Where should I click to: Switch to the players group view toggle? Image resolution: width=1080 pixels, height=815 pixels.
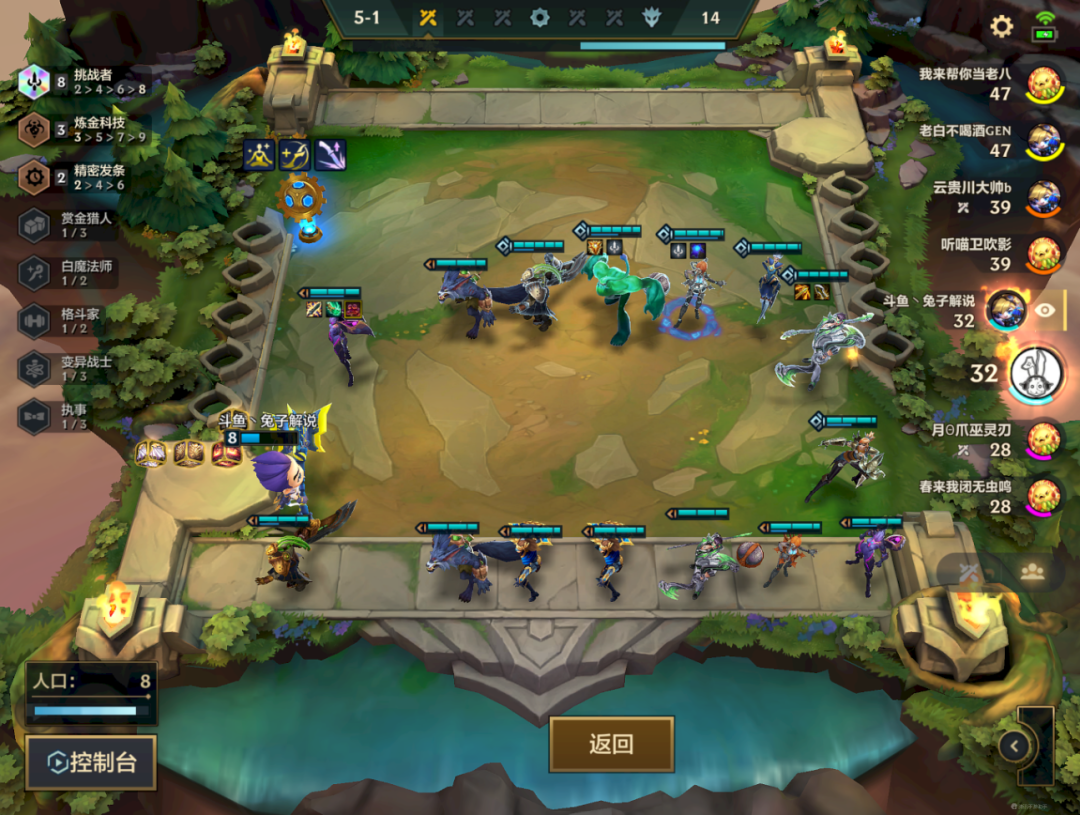(x=1033, y=571)
